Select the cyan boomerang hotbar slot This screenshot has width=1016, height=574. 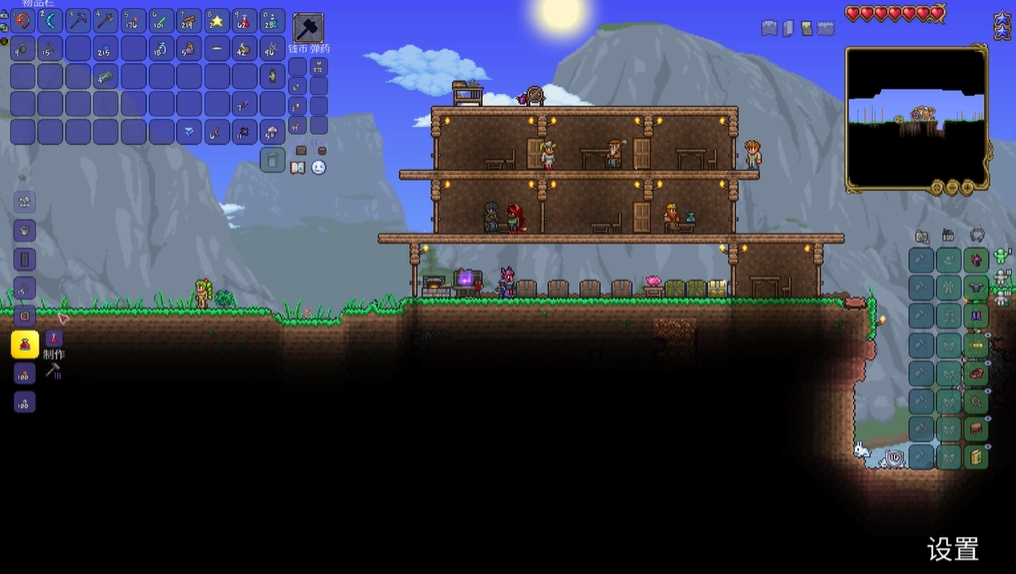tap(50, 21)
